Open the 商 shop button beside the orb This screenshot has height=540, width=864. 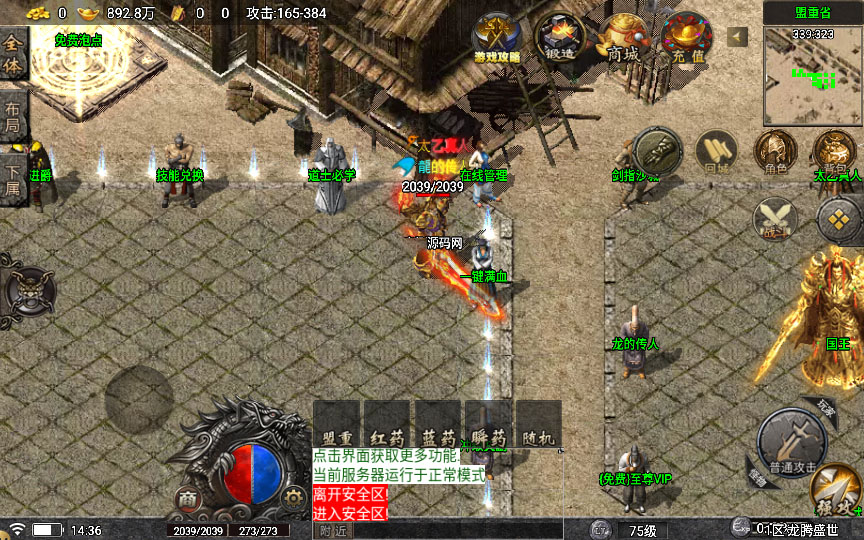pos(187,498)
